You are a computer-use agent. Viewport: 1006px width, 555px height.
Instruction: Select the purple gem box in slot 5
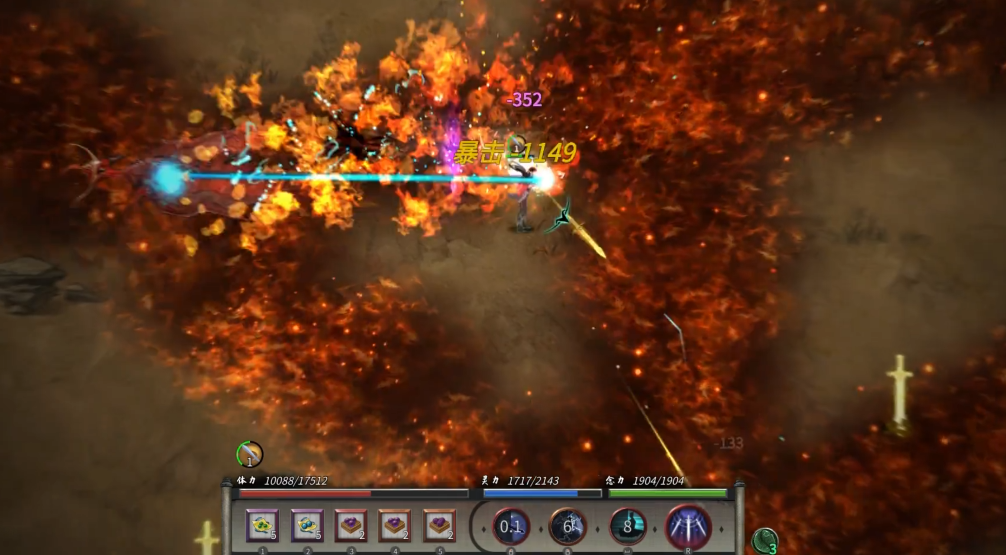tap(439, 525)
